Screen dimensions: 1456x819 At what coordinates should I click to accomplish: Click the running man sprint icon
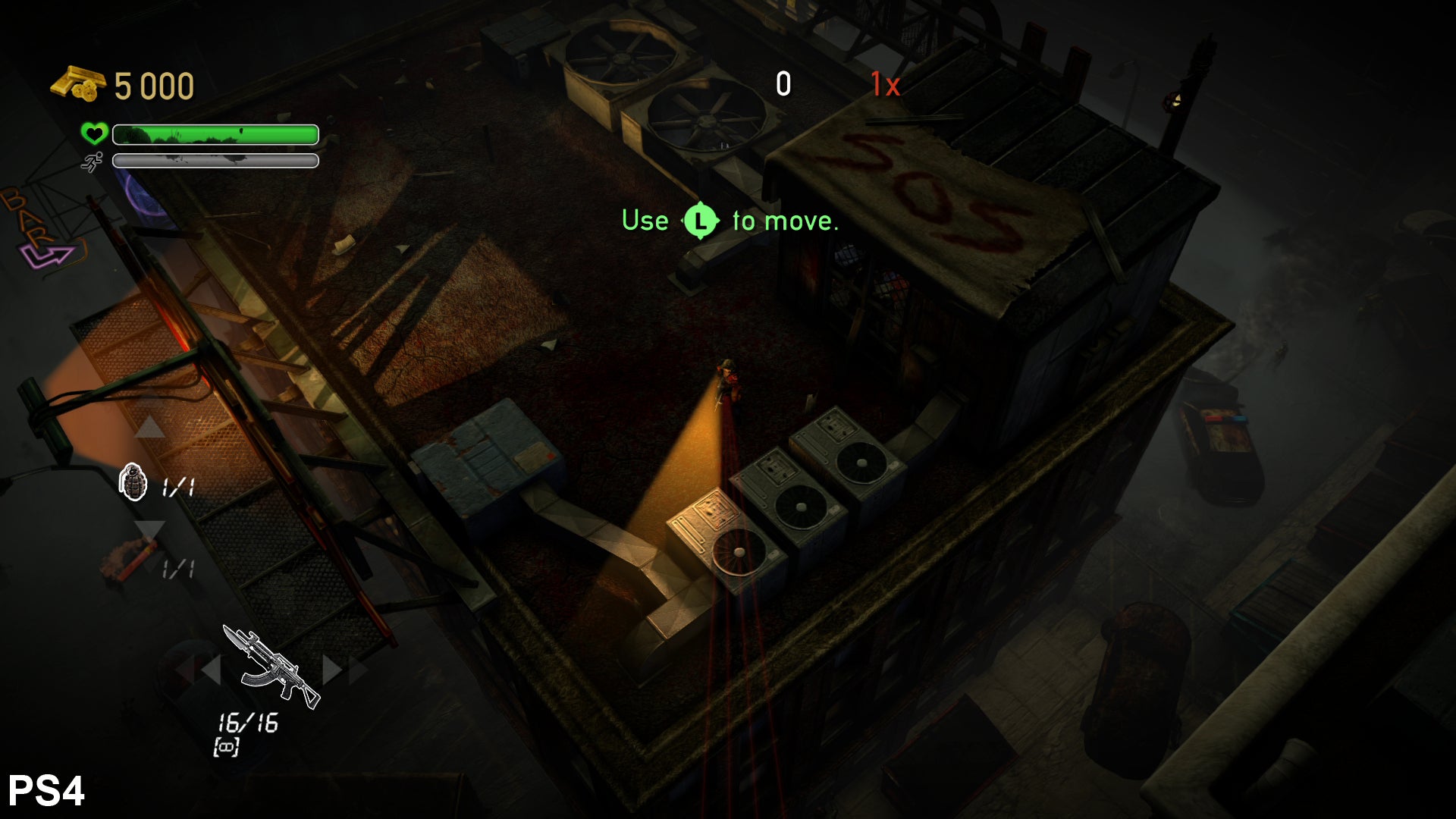[x=93, y=162]
